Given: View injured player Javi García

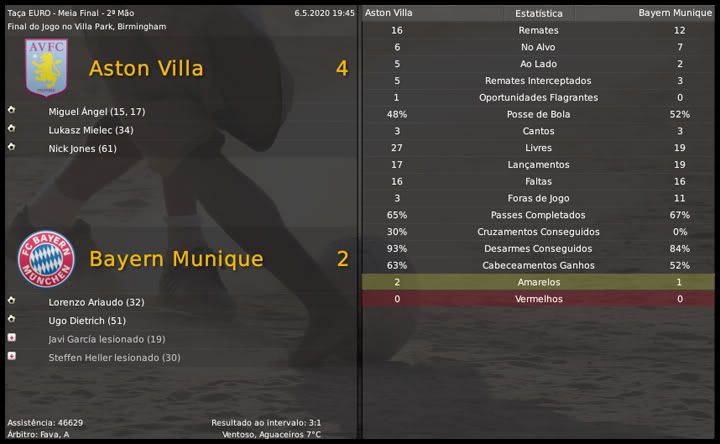Looking at the screenshot, I should pos(107,339).
